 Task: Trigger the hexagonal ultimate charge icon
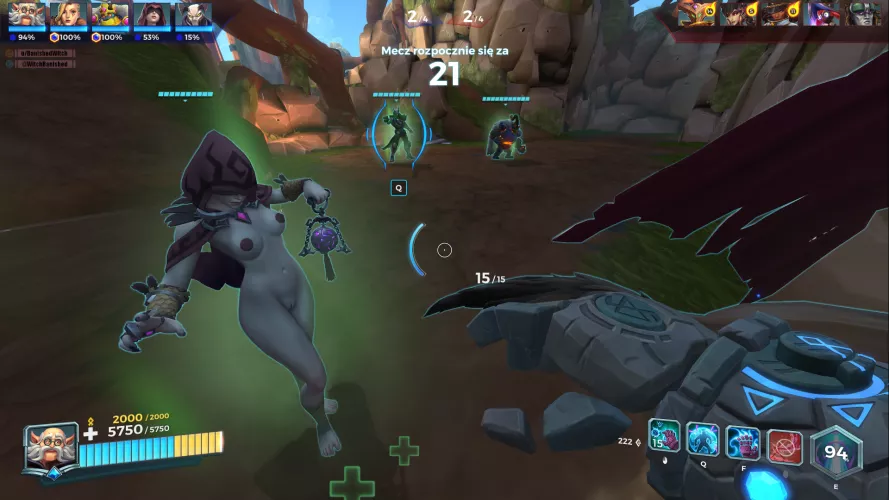836,454
